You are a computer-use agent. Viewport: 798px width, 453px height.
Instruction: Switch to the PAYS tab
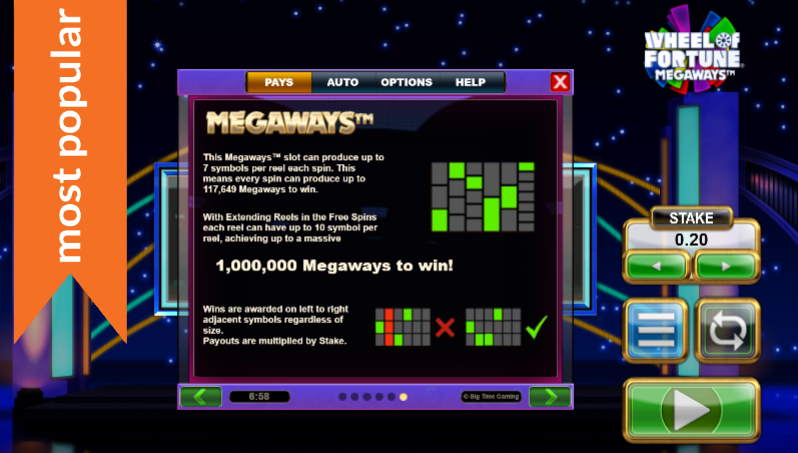point(279,82)
